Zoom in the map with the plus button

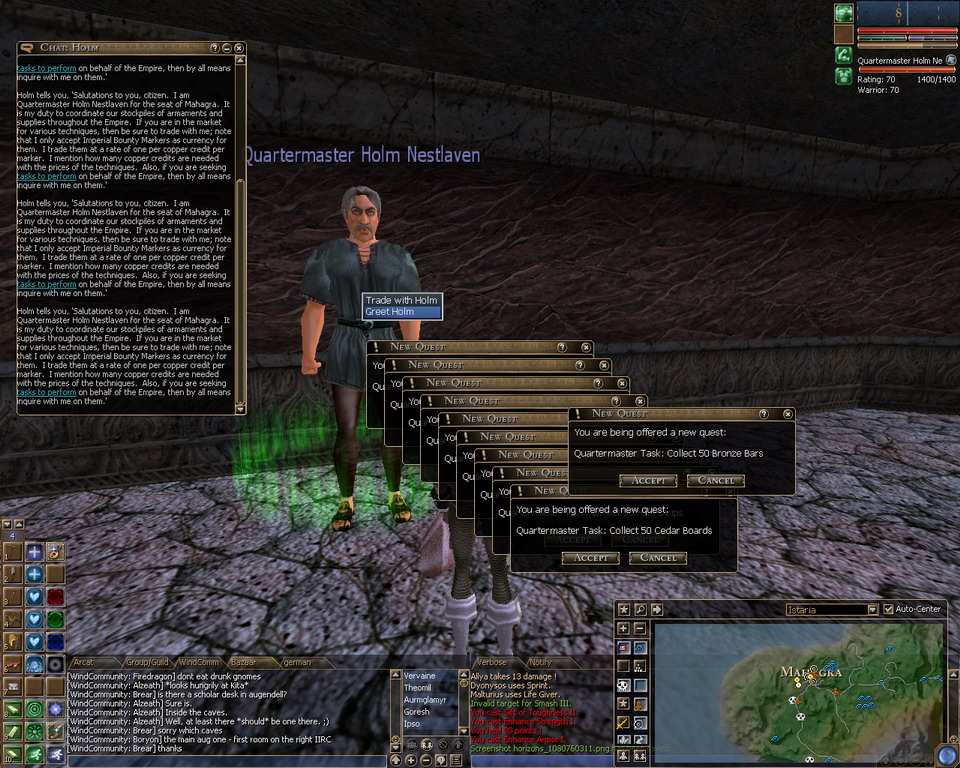pos(623,628)
